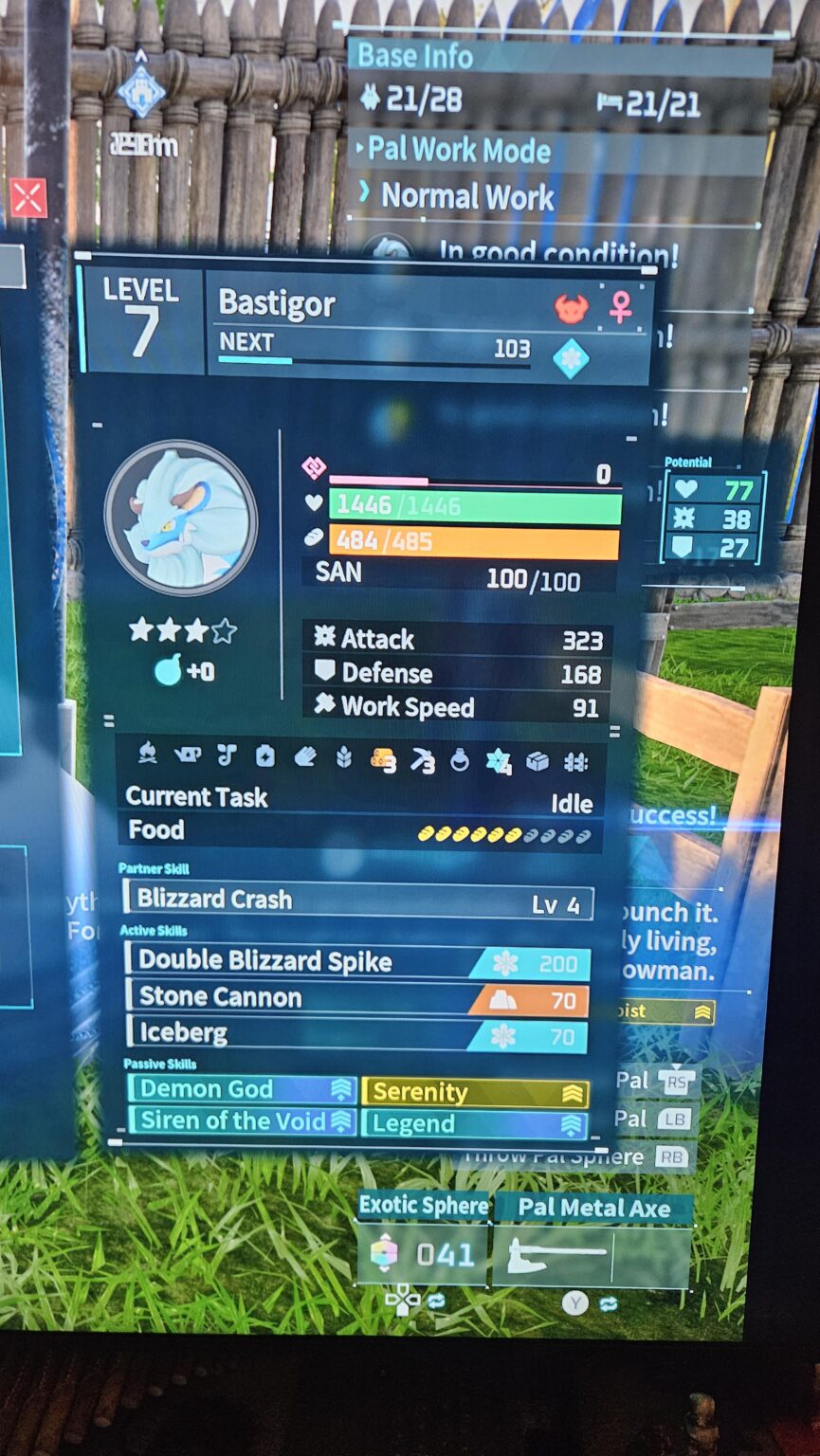Screen dimensions: 820x1456
Task: Open the Blizzard Crash partner skill
Action: tap(358, 901)
